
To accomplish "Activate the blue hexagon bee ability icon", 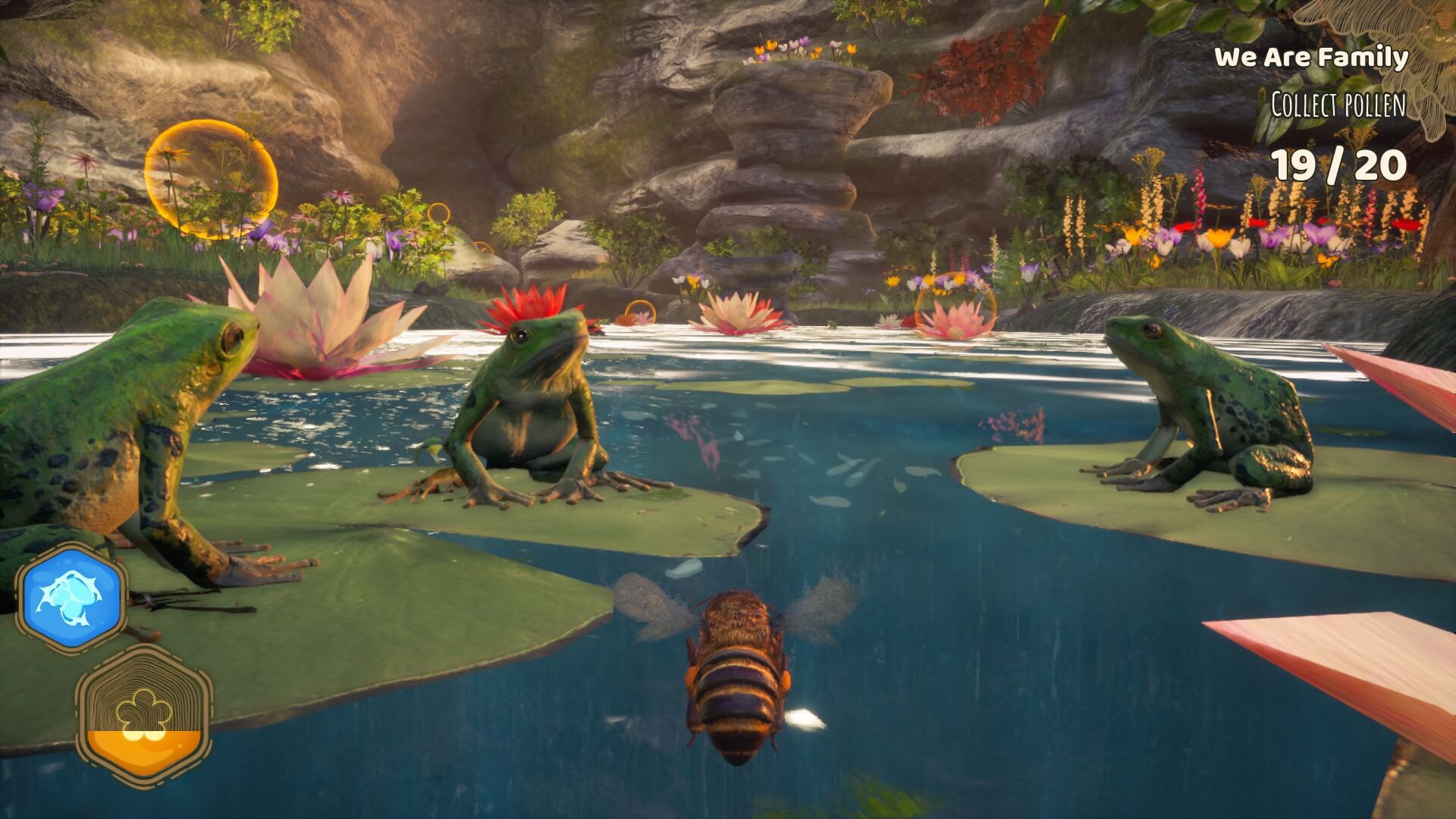I will point(74,597).
